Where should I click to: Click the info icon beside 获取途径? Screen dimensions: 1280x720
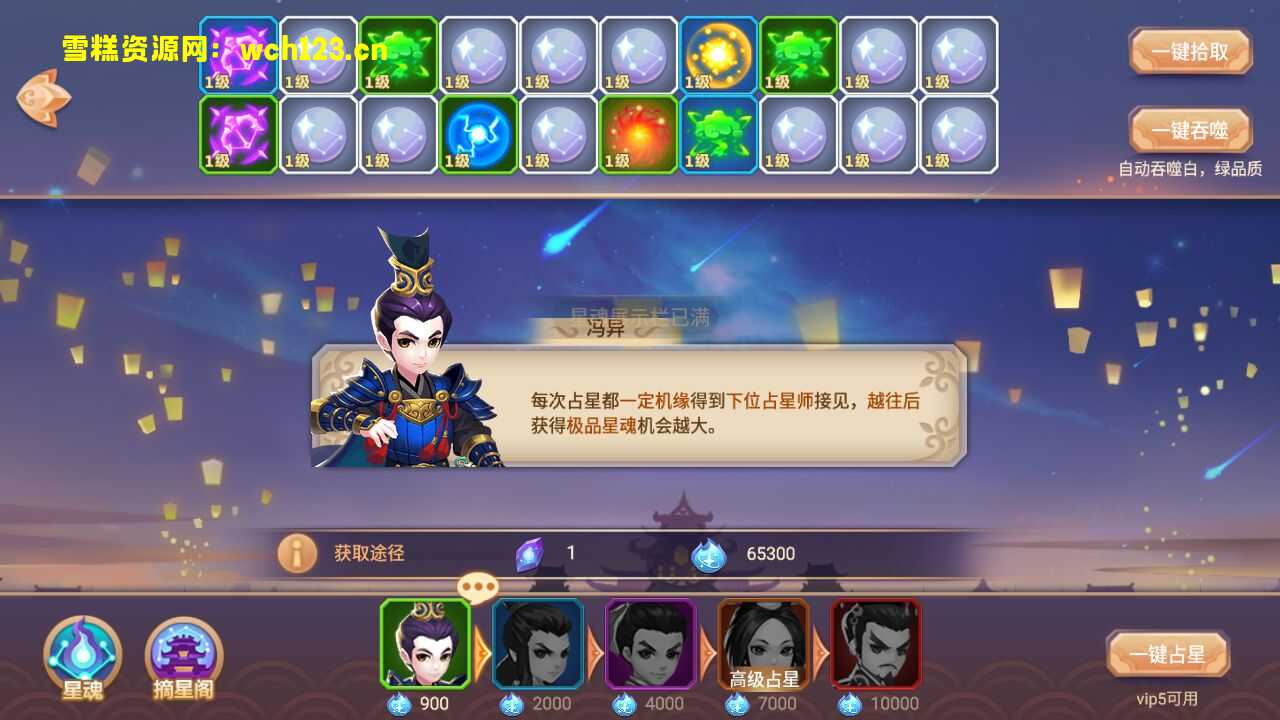[296, 551]
